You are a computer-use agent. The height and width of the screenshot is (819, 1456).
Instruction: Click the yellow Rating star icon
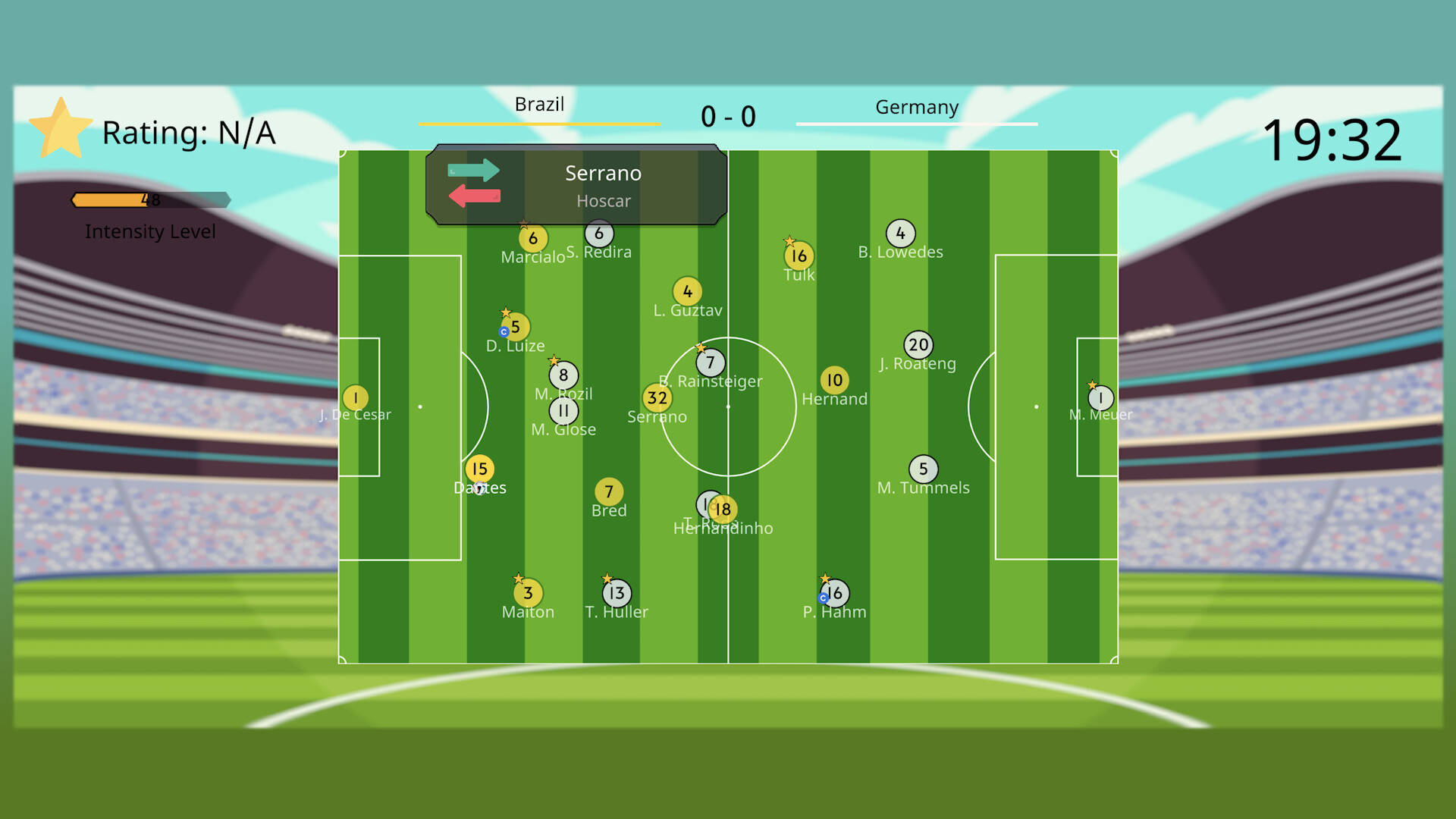coord(62,127)
